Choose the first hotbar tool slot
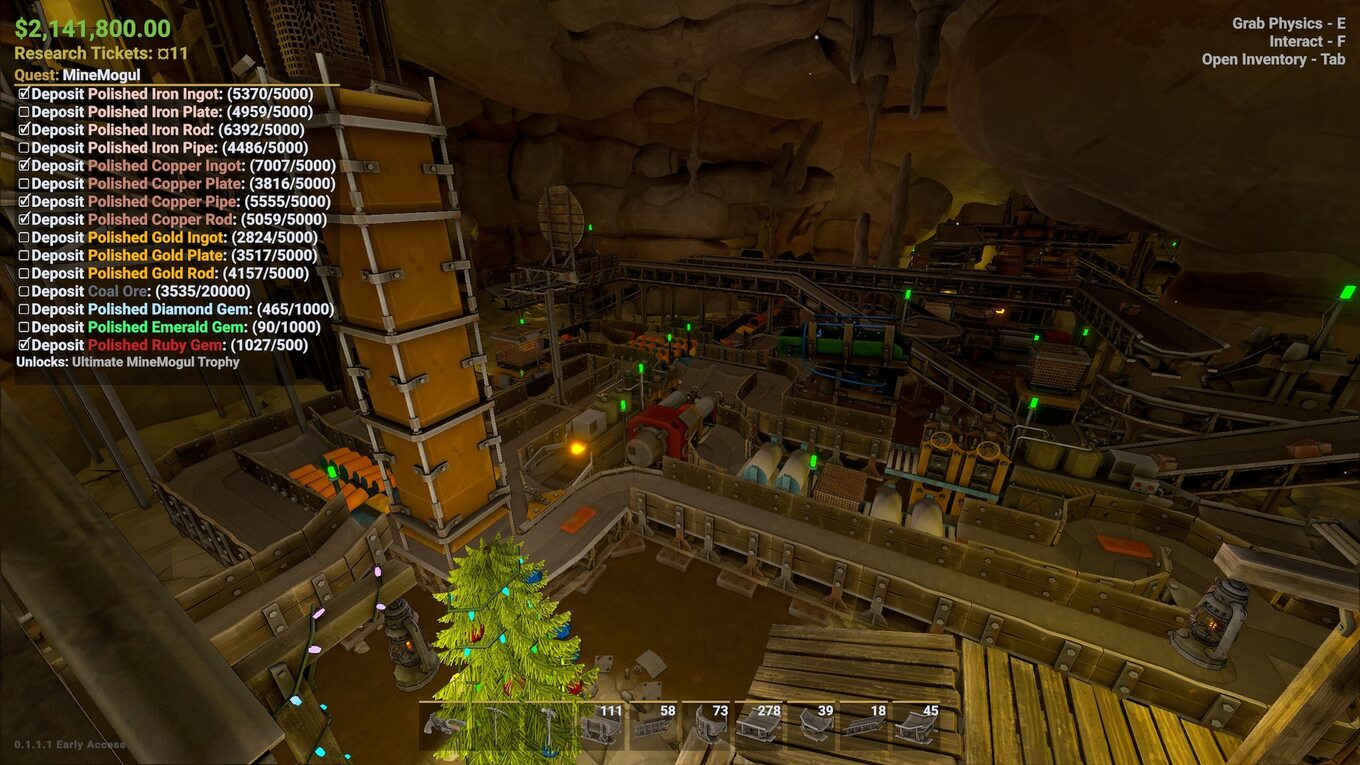Viewport: 1360px width, 765px height. (x=445, y=725)
